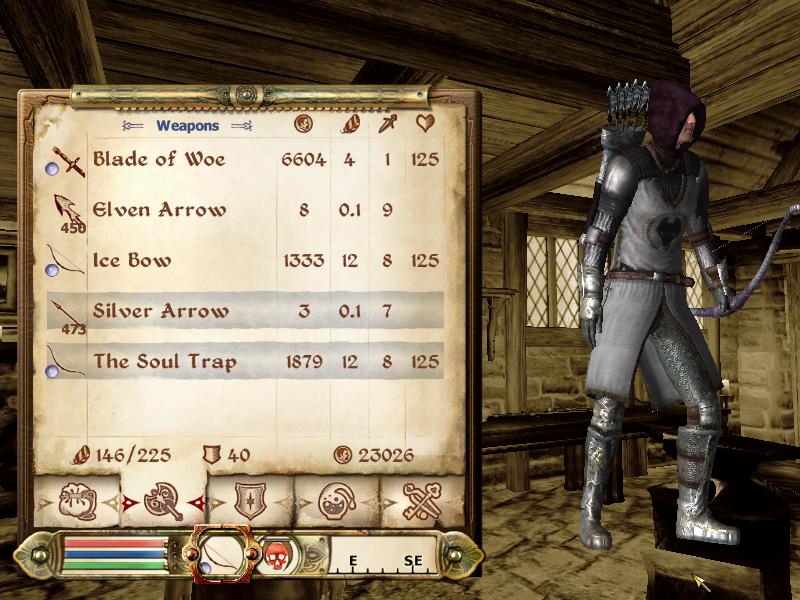Choose the Elven Arrow entry

coord(160,210)
